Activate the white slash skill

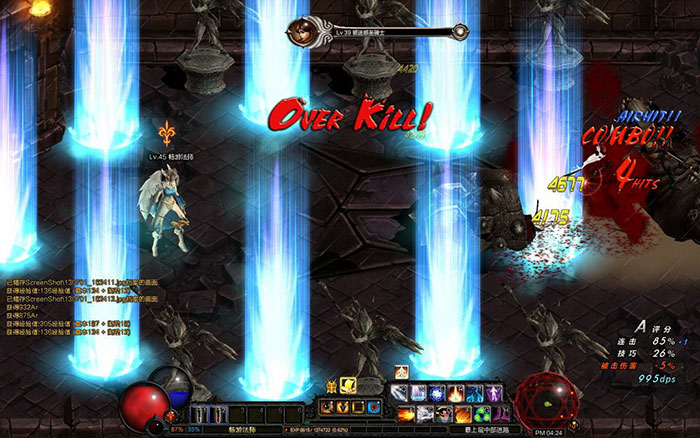pyautogui.click(x=401, y=393)
